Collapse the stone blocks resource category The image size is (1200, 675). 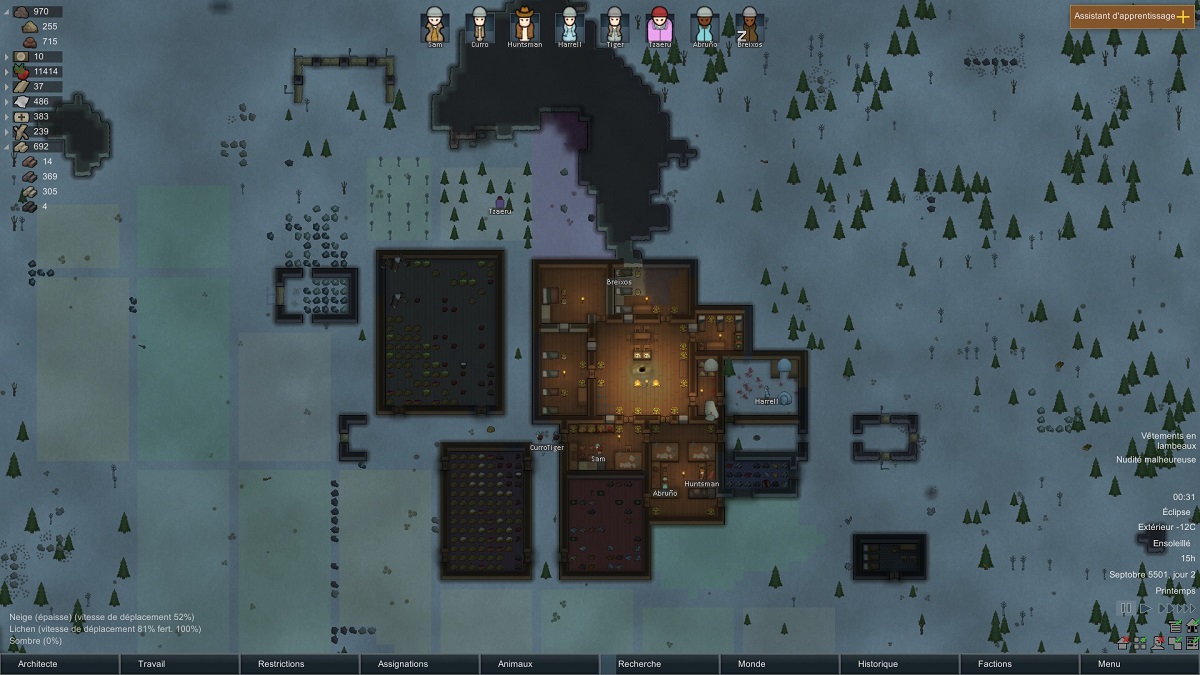(8, 146)
